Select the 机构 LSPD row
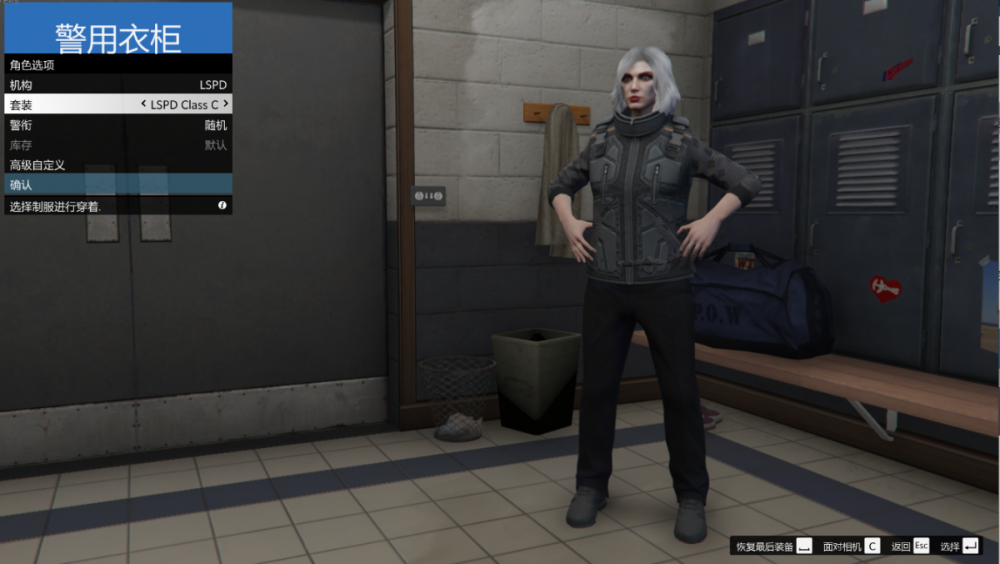1000x564 pixels. [x=118, y=85]
